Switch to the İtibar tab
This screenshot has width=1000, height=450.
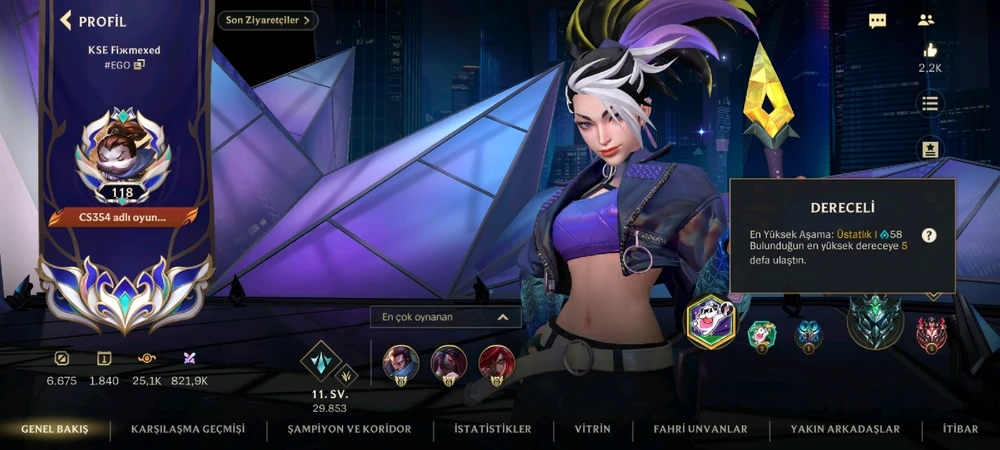pos(960,429)
